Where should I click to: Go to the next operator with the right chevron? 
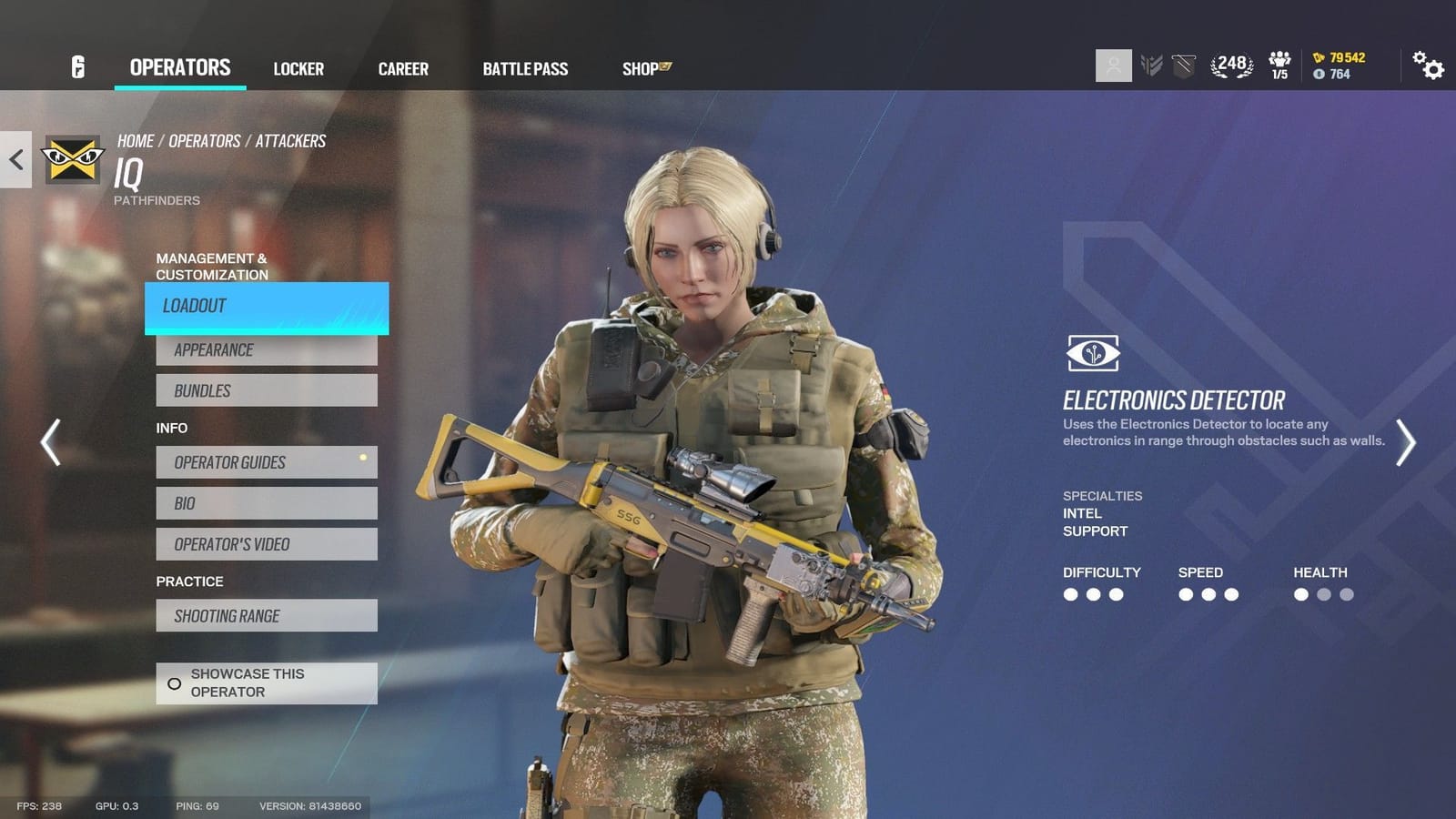1405,443
